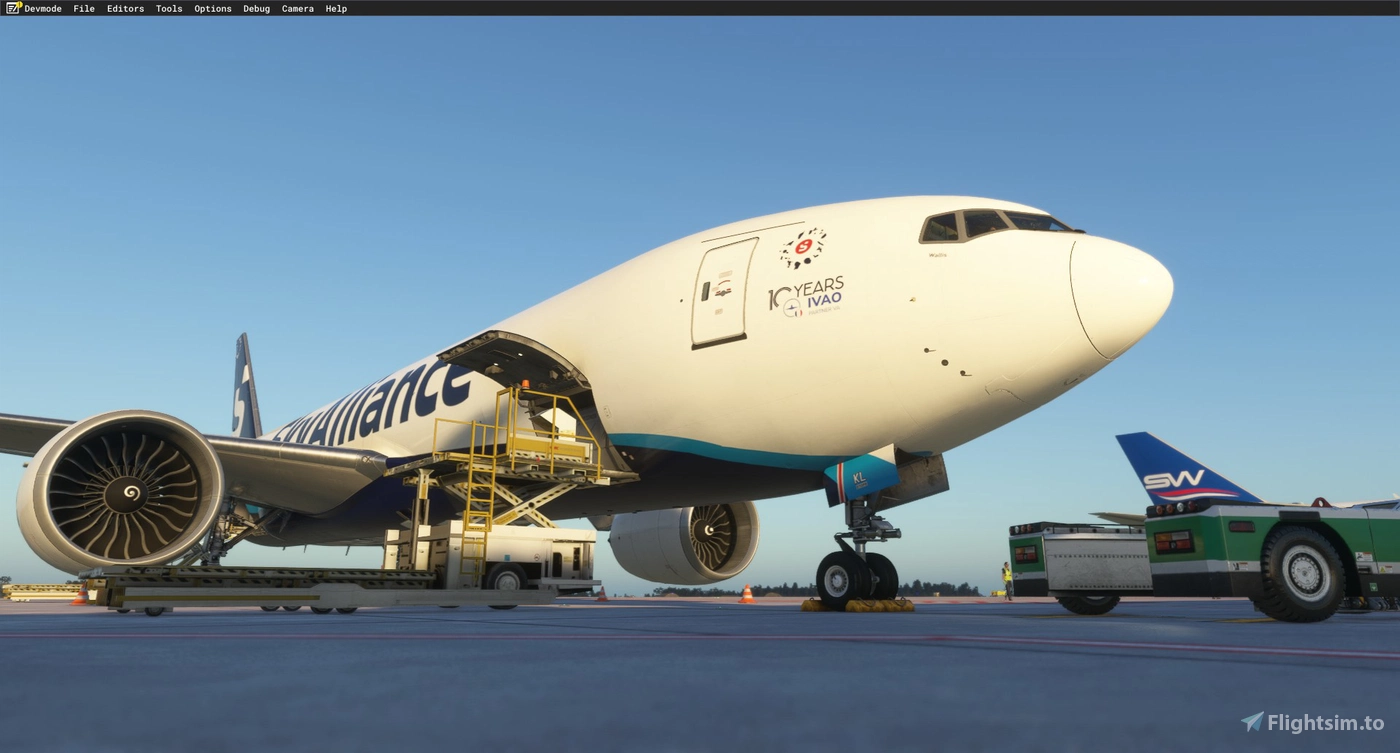Open the File menu dropdown

tap(83, 8)
